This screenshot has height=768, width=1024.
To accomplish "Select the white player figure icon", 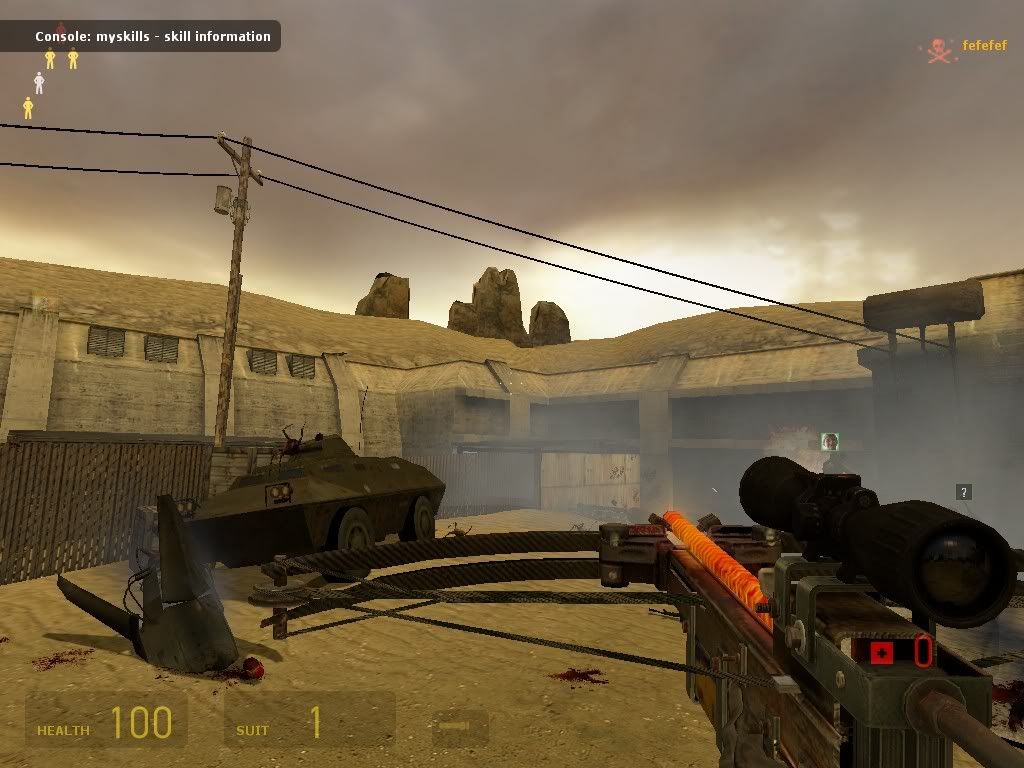I will pos(39,83).
